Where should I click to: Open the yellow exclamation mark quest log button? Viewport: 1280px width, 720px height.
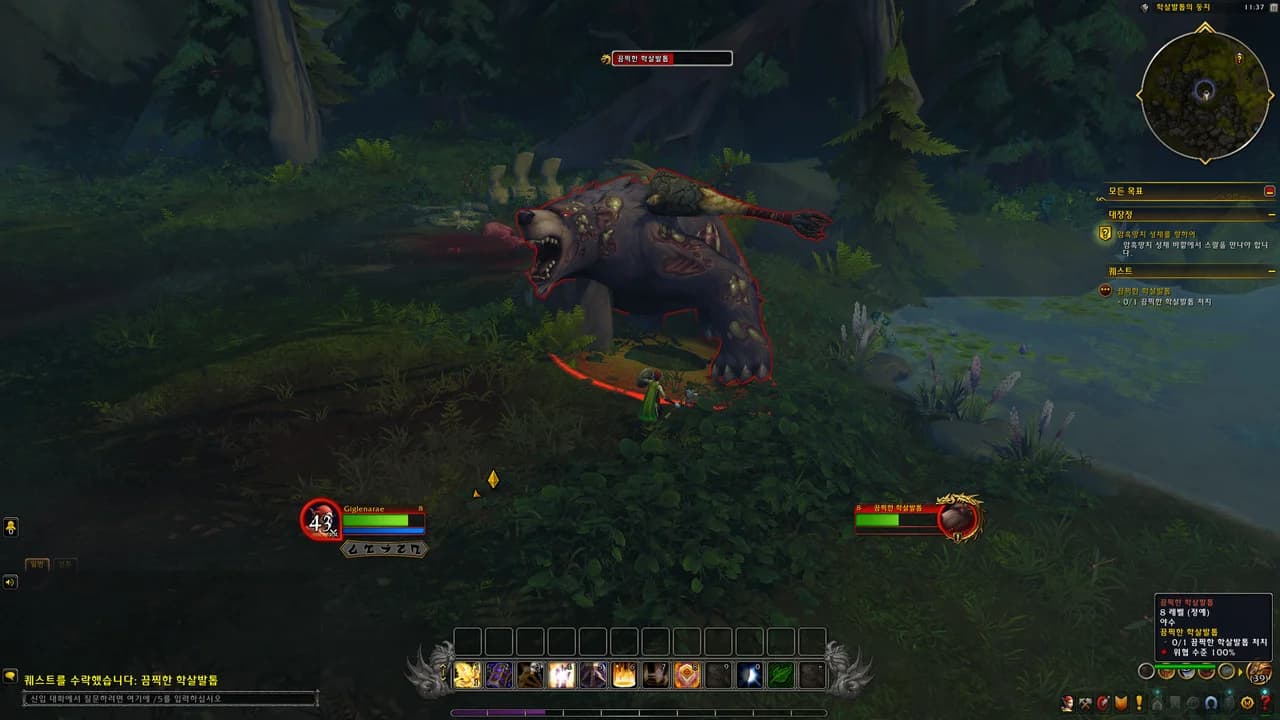[x=1138, y=703]
